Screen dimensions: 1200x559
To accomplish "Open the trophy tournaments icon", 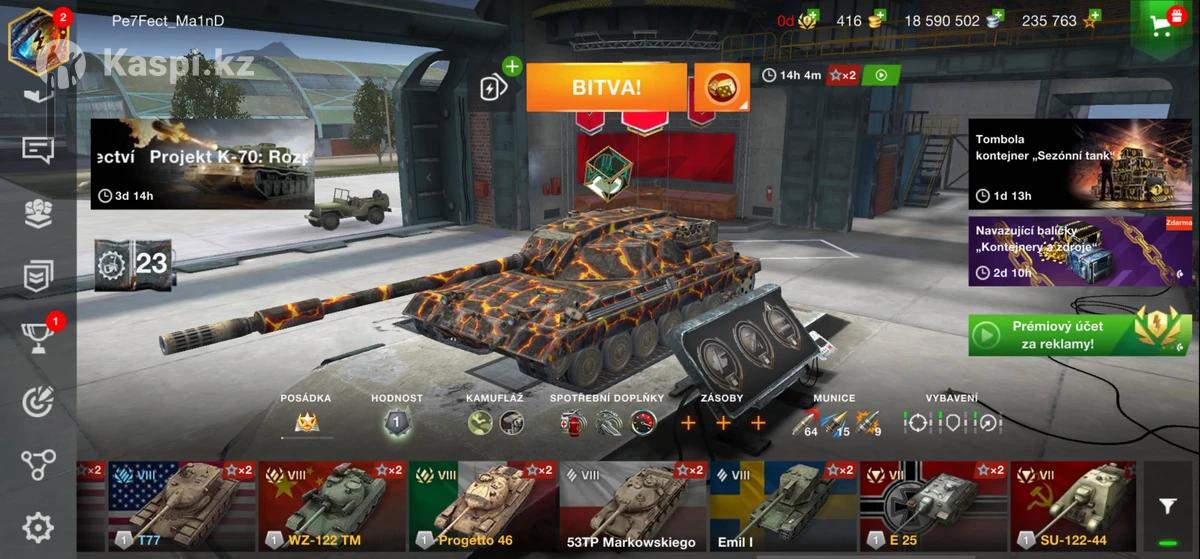I will [38, 339].
